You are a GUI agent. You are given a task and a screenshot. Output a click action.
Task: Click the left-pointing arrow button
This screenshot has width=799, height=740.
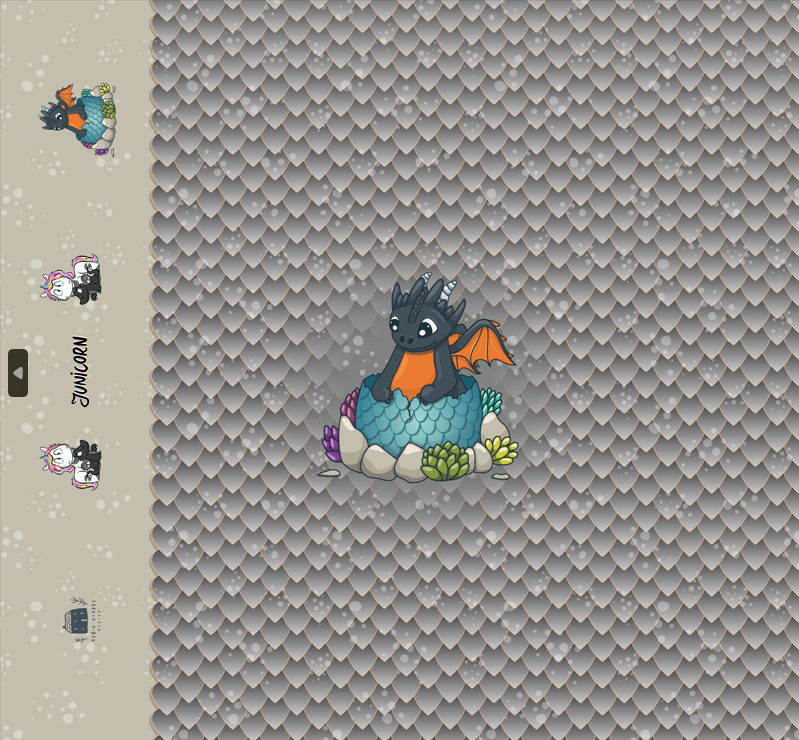[x=18, y=373]
